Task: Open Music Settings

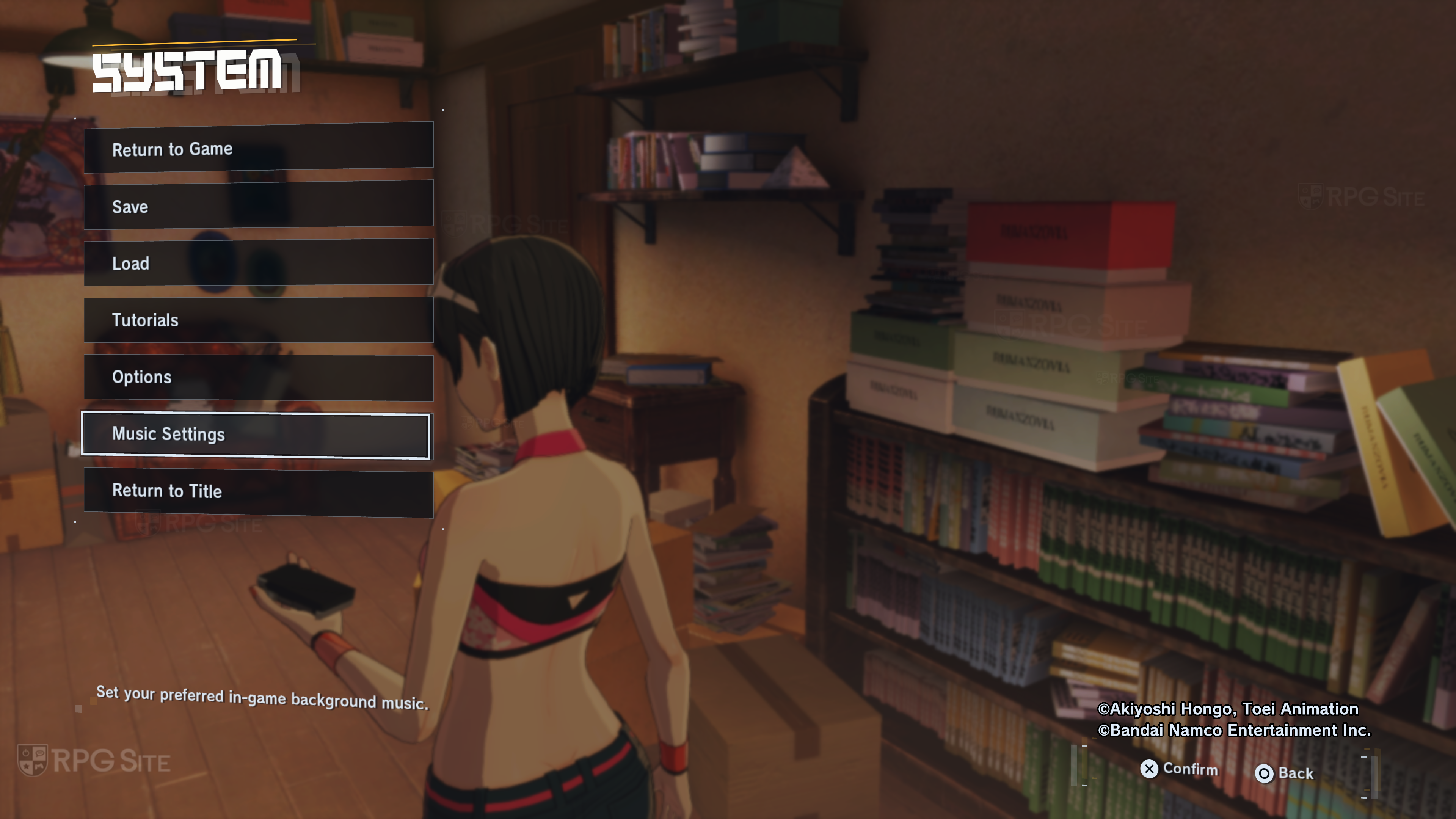Action: click(x=256, y=435)
